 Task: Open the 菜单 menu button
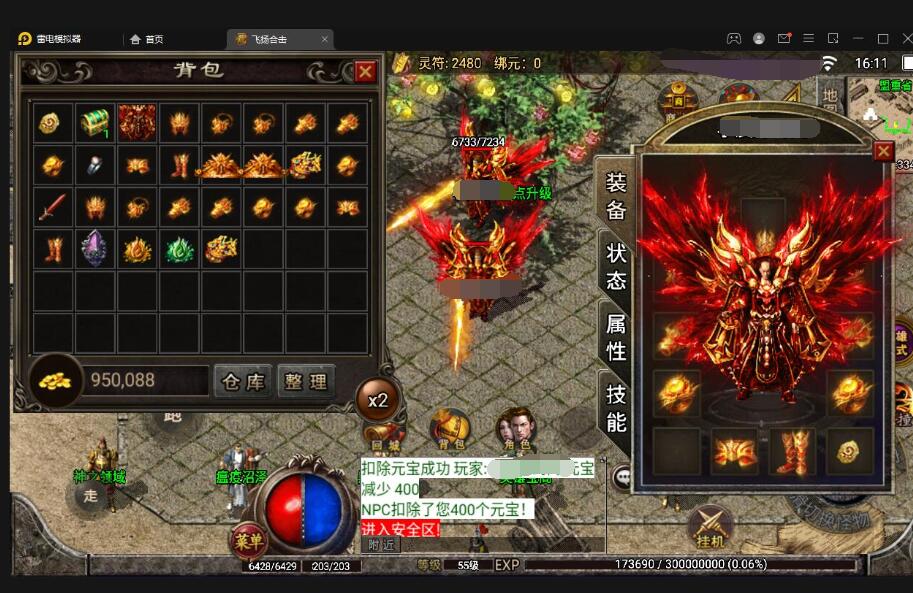click(248, 541)
